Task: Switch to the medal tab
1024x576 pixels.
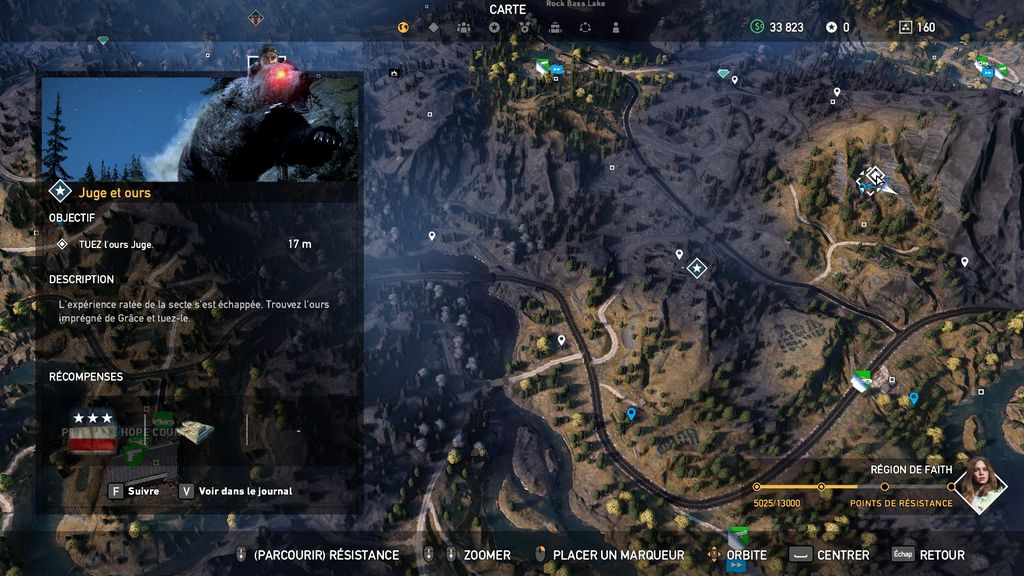Action: (x=525, y=27)
